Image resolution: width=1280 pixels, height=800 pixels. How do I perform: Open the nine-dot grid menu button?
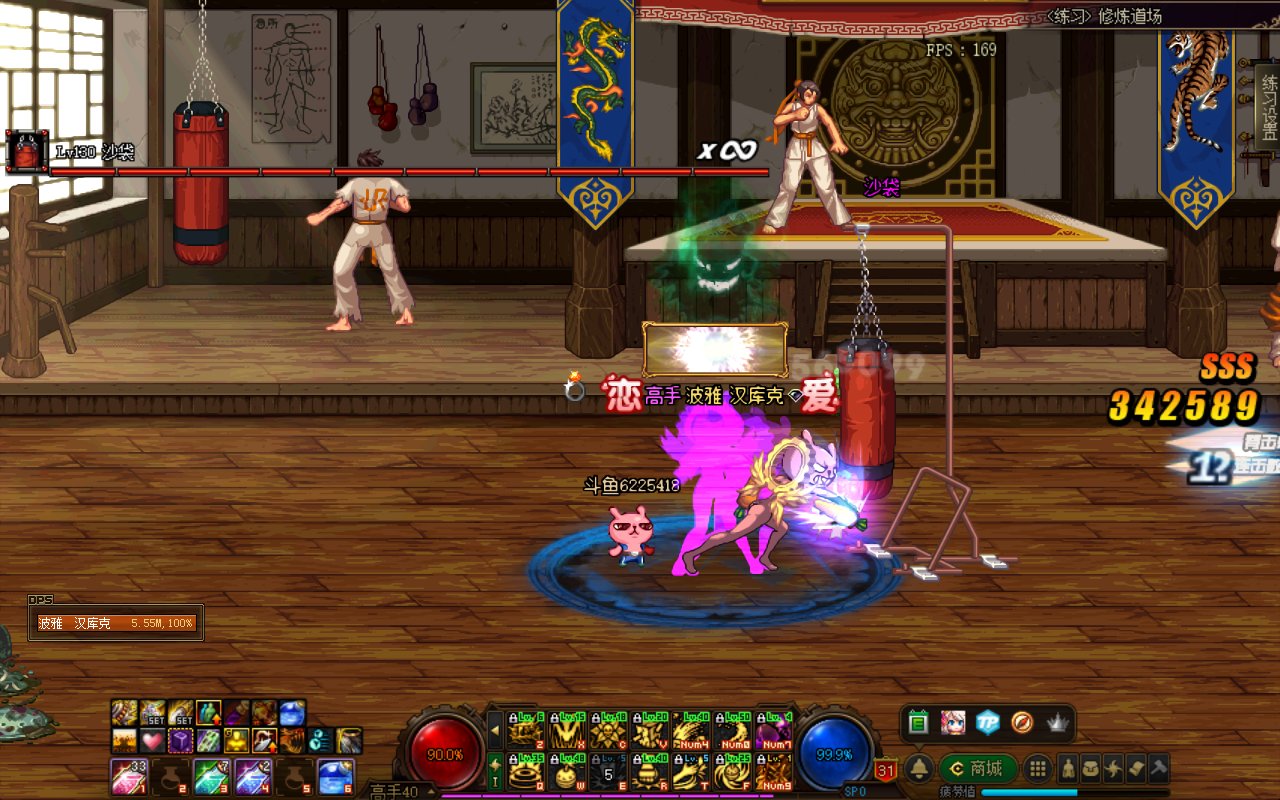point(1038,768)
